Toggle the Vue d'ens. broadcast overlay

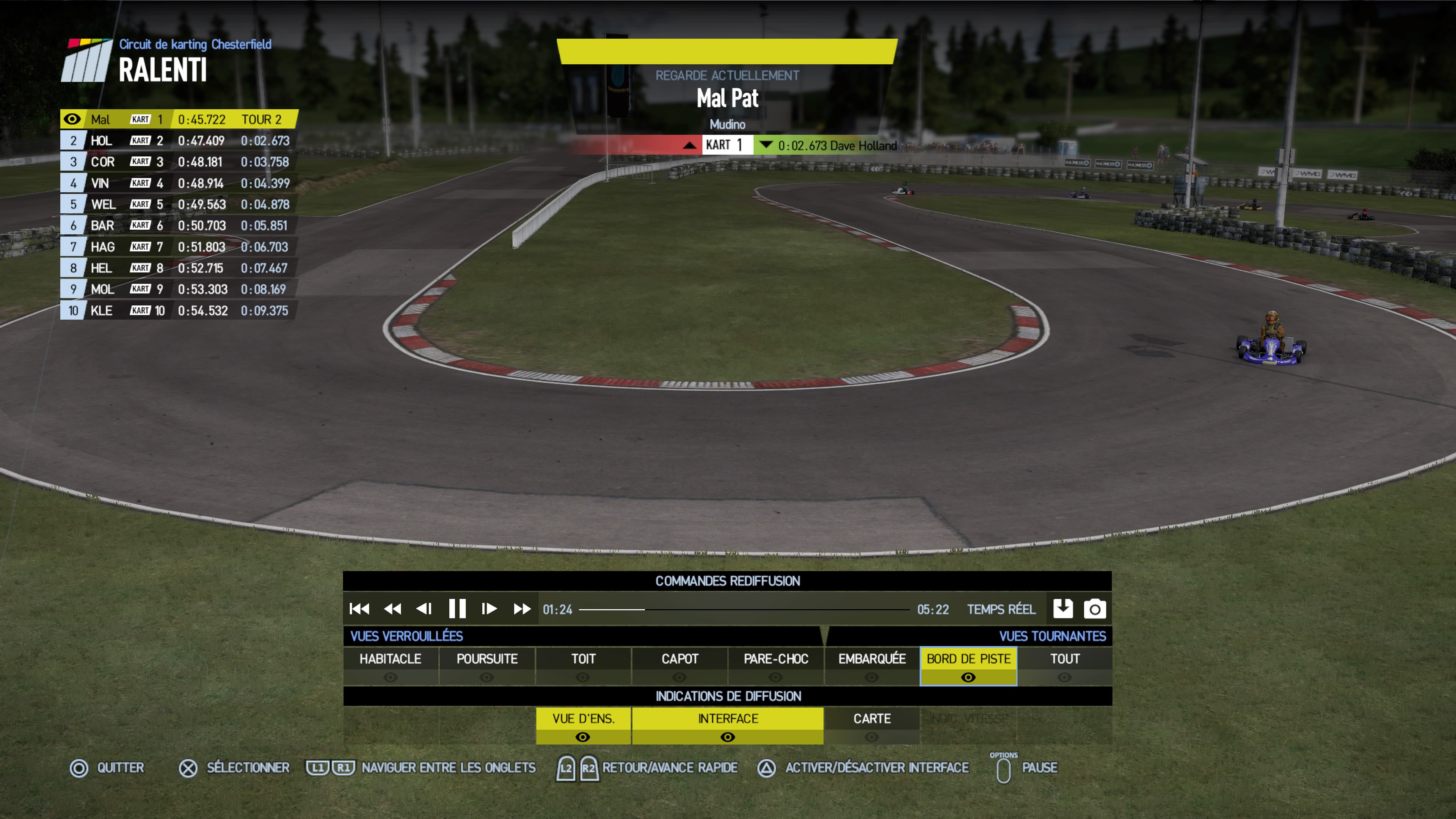point(583,725)
